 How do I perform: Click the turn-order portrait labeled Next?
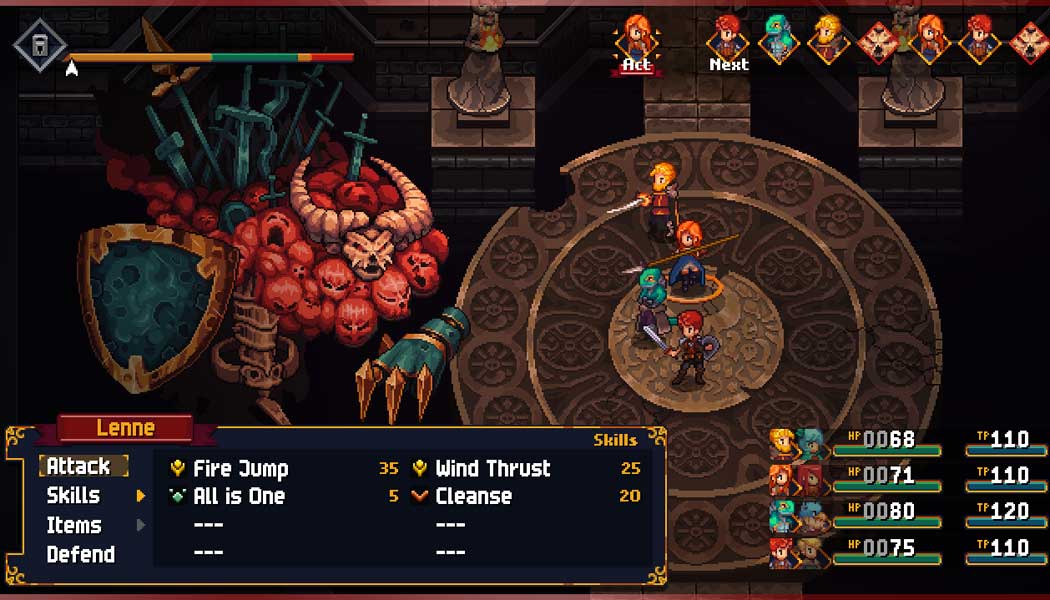[x=728, y=38]
